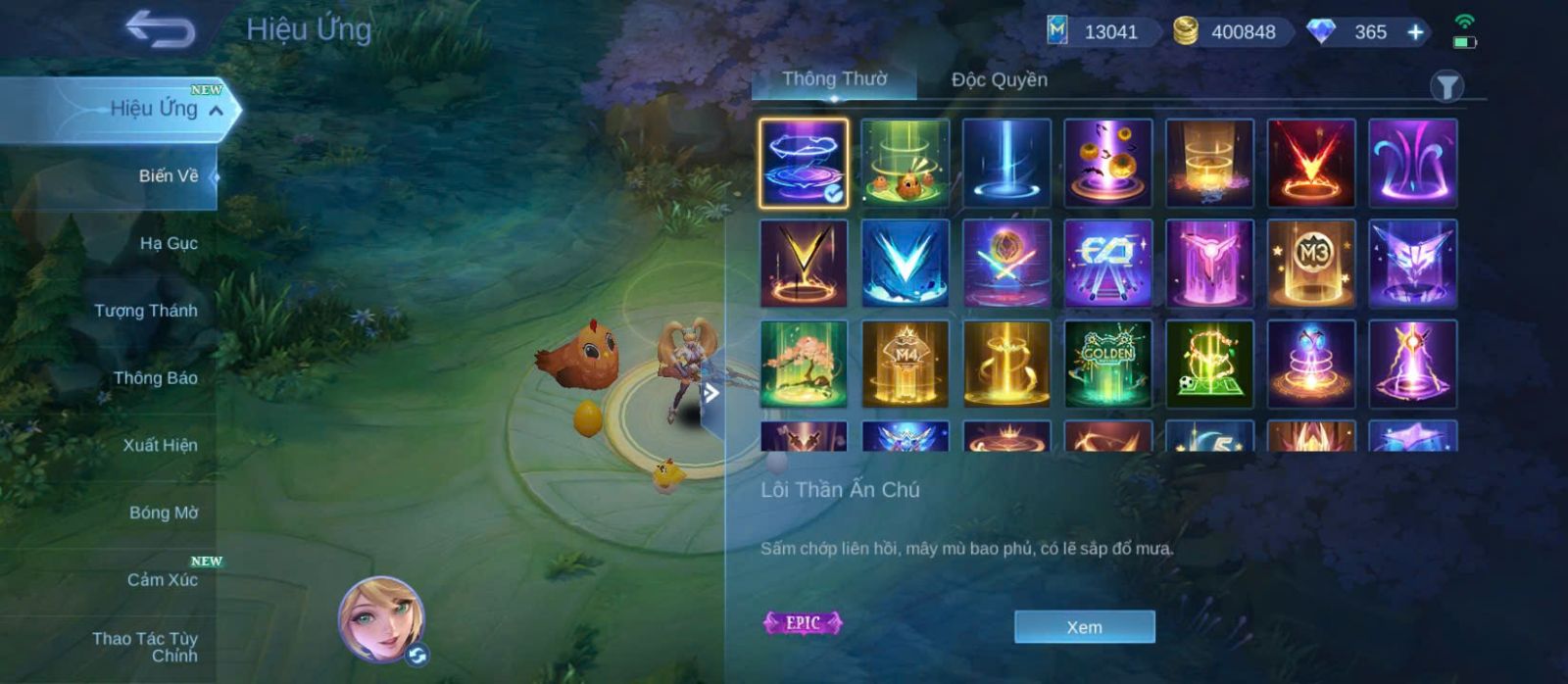Open the Tượng Thánh menu entry
The height and width of the screenshot is (684, 1568).
click(x=145, y=311)
